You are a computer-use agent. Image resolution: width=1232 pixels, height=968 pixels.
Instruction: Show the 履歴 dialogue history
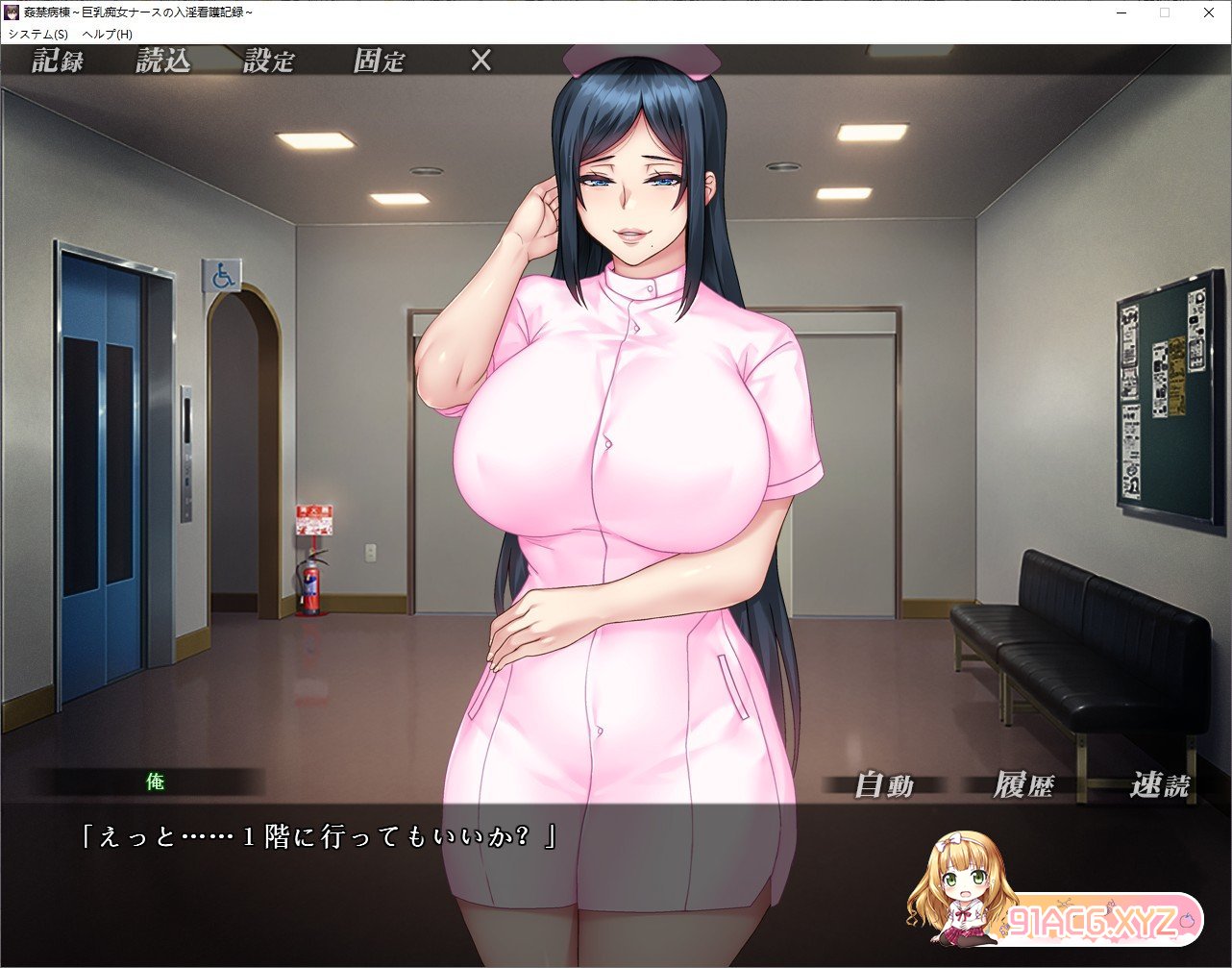(x=1023, y=785)
